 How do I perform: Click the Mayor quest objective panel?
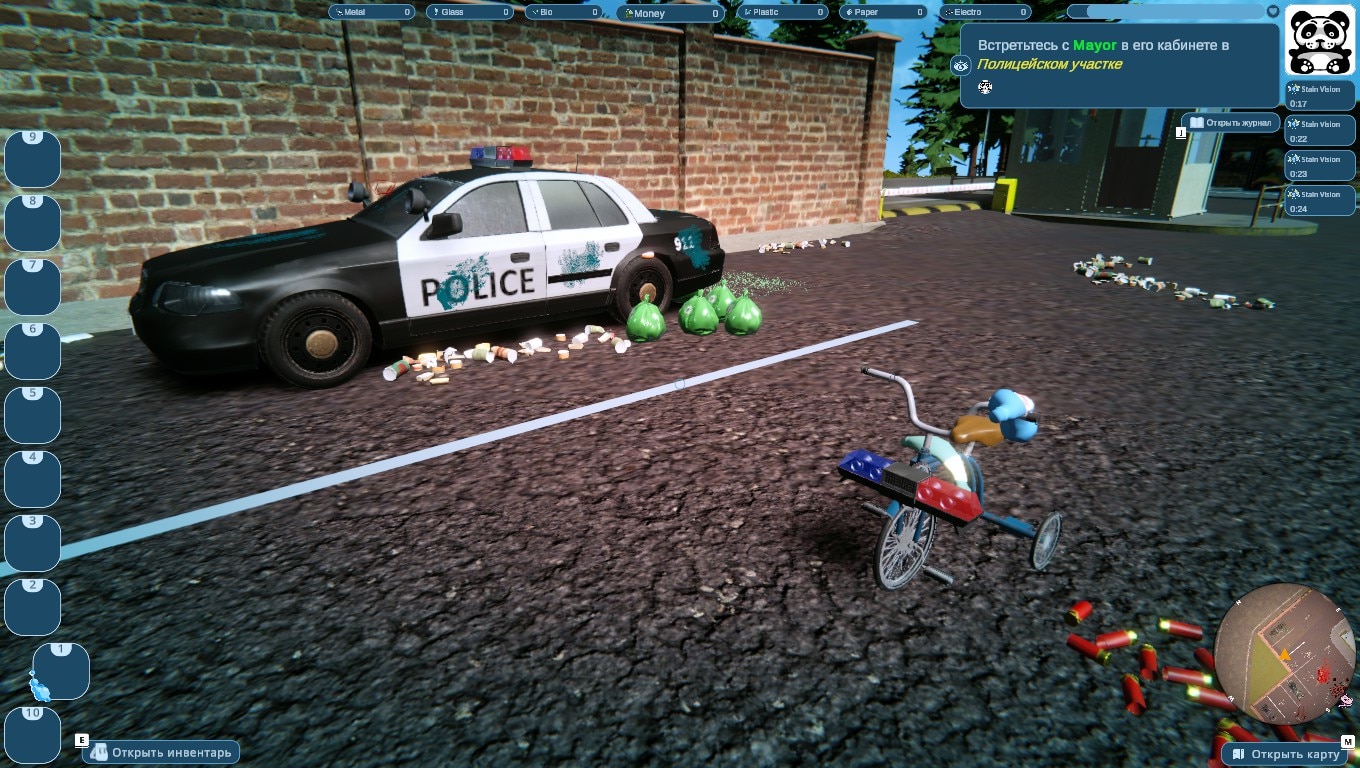pos(1119,64)
